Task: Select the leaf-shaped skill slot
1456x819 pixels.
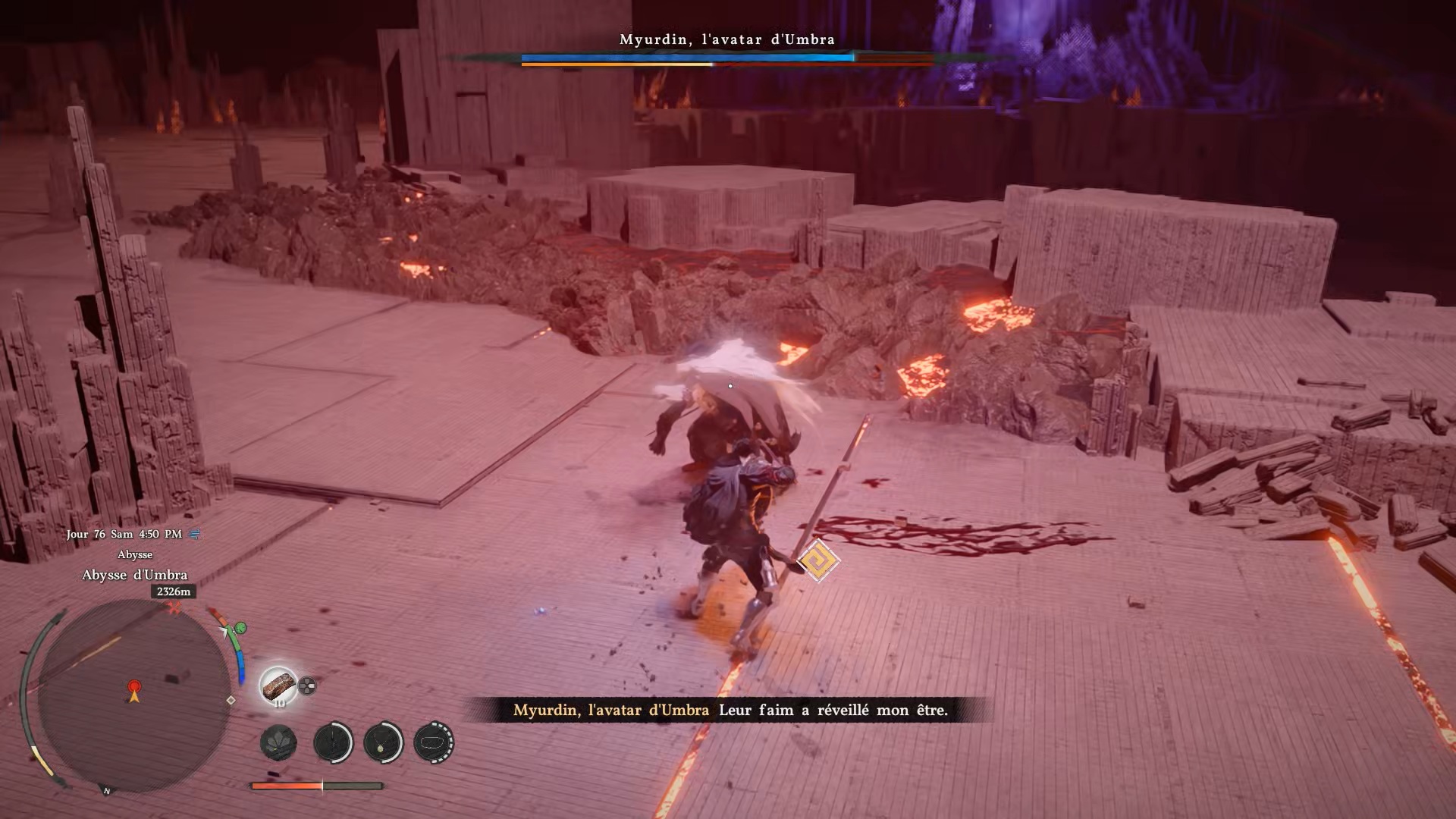Action: [x=278, y=742]
